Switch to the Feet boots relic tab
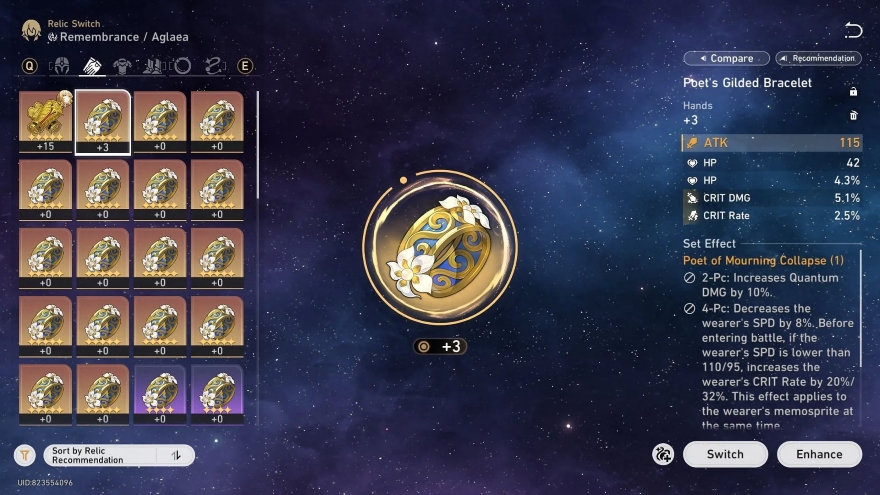 (x=153, y=66)
